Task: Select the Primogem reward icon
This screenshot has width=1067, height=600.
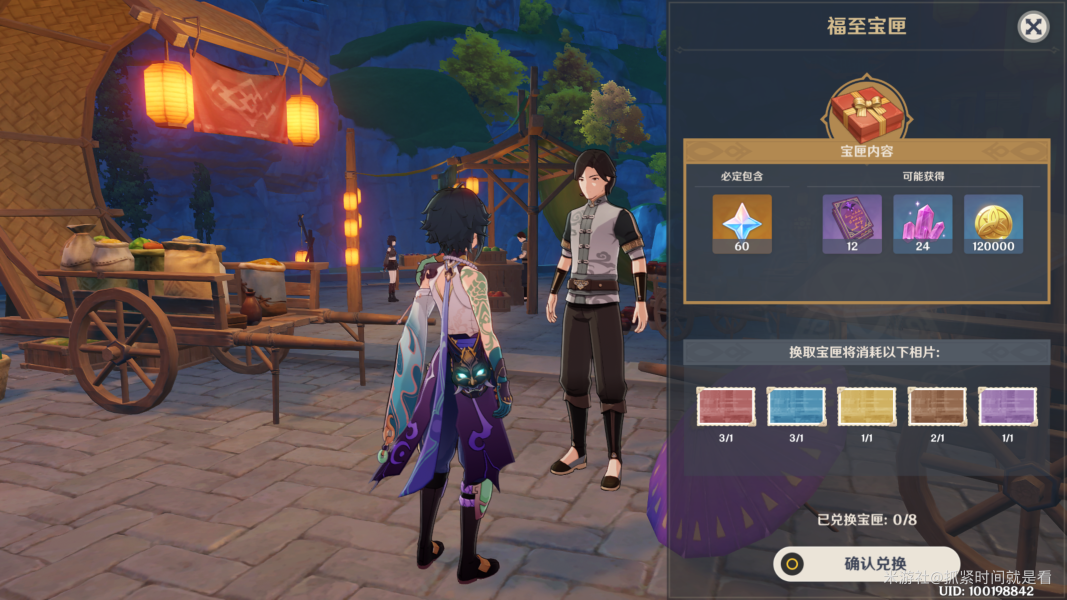Action: (x=741, y=222)
